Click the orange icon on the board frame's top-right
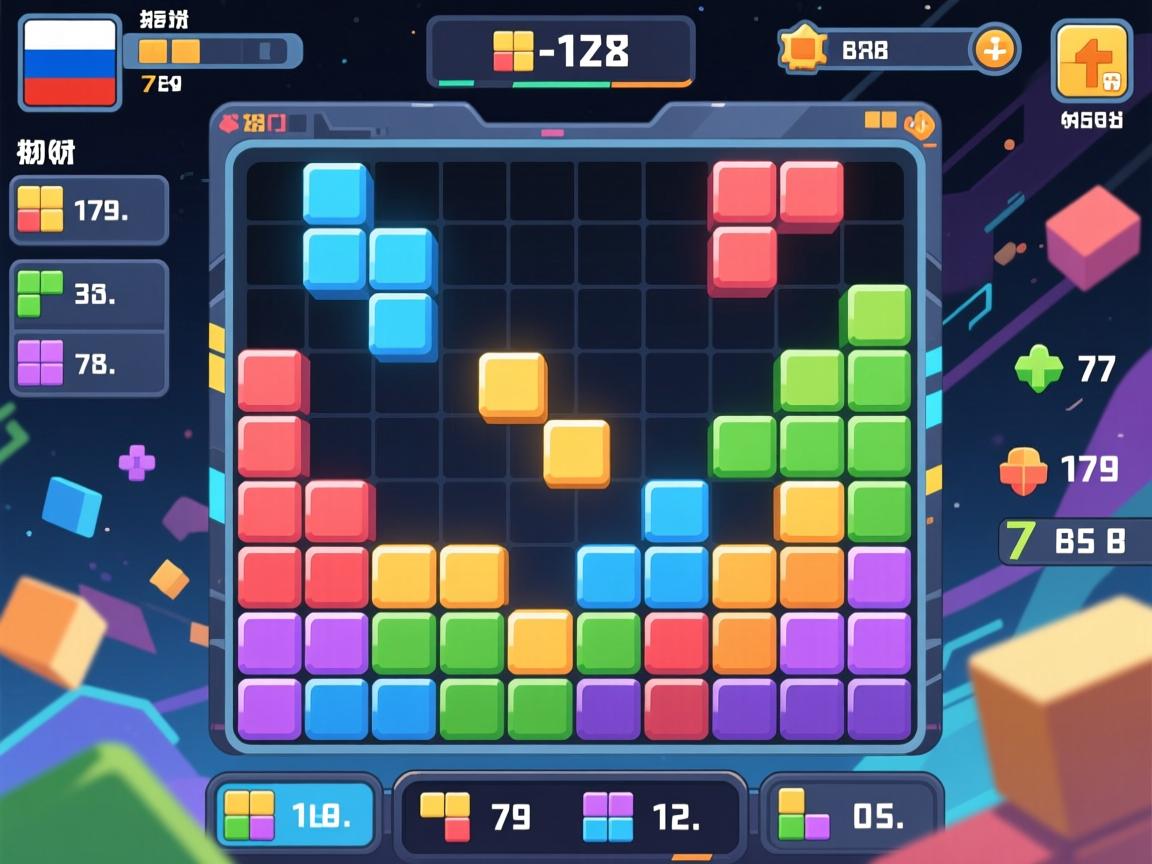Screen dimensions: 1152x864 click(917, 124)
